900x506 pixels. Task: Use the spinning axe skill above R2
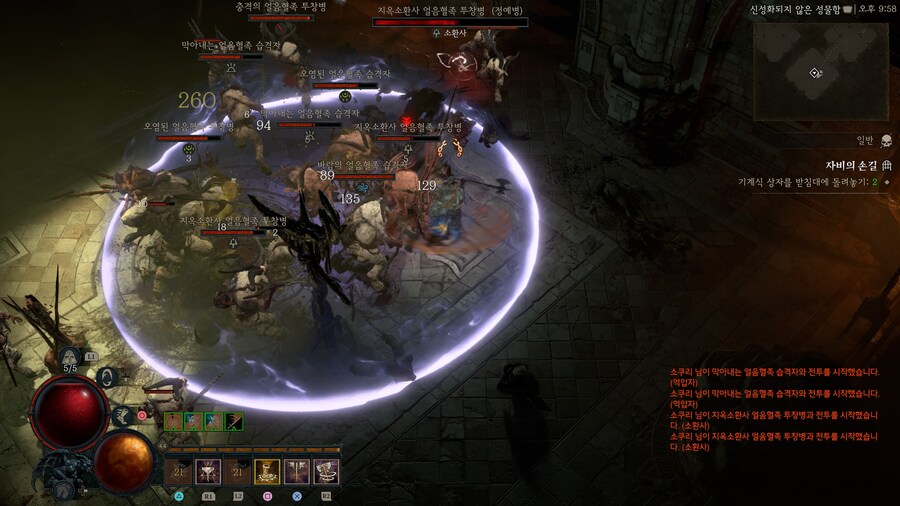point(326,472)
